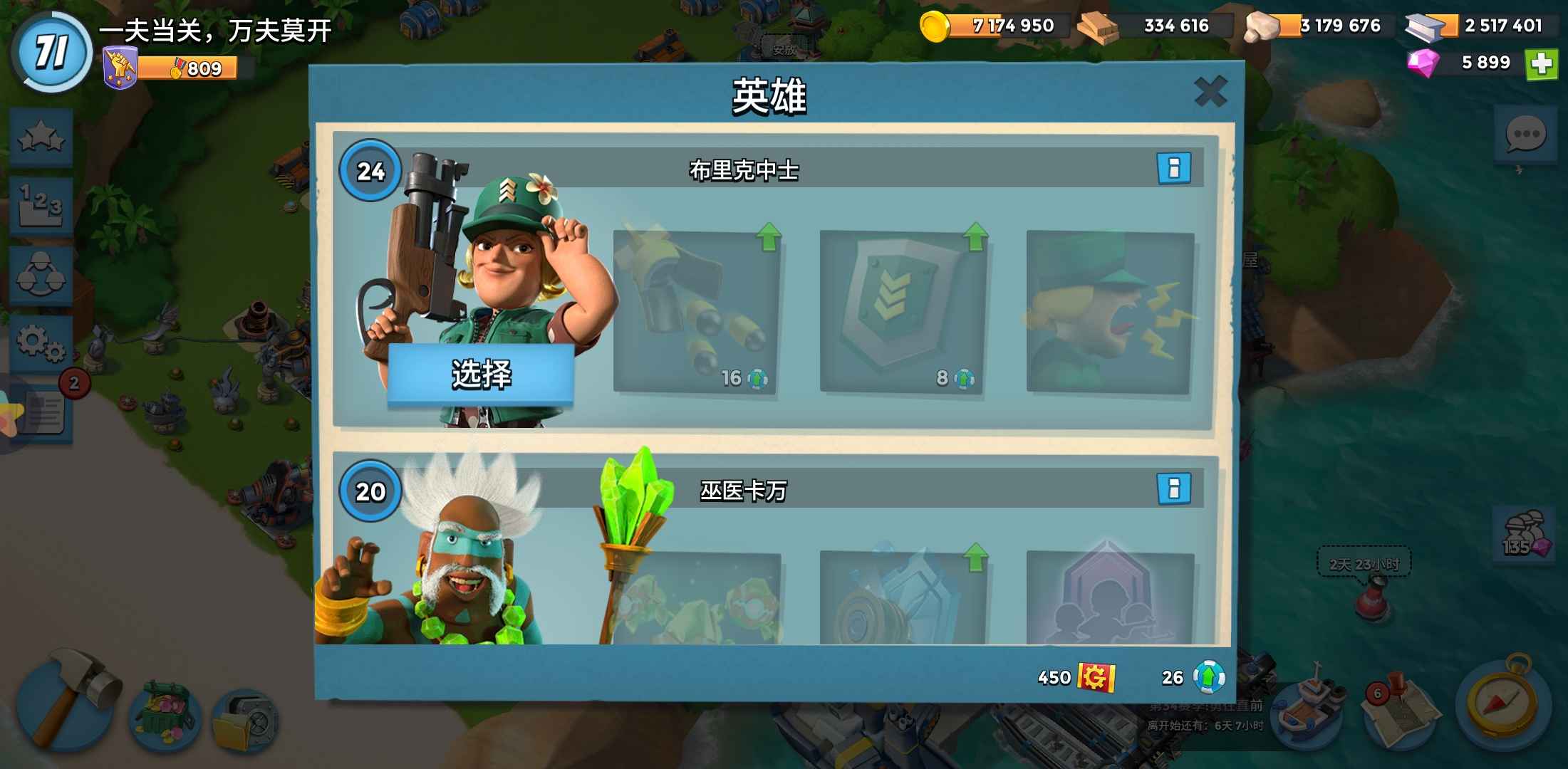Add more diamonds with the green plus
Image resolution: width=1568 pixels, height=769 pixels.
pyautogui.click(x=1541, y=64)
